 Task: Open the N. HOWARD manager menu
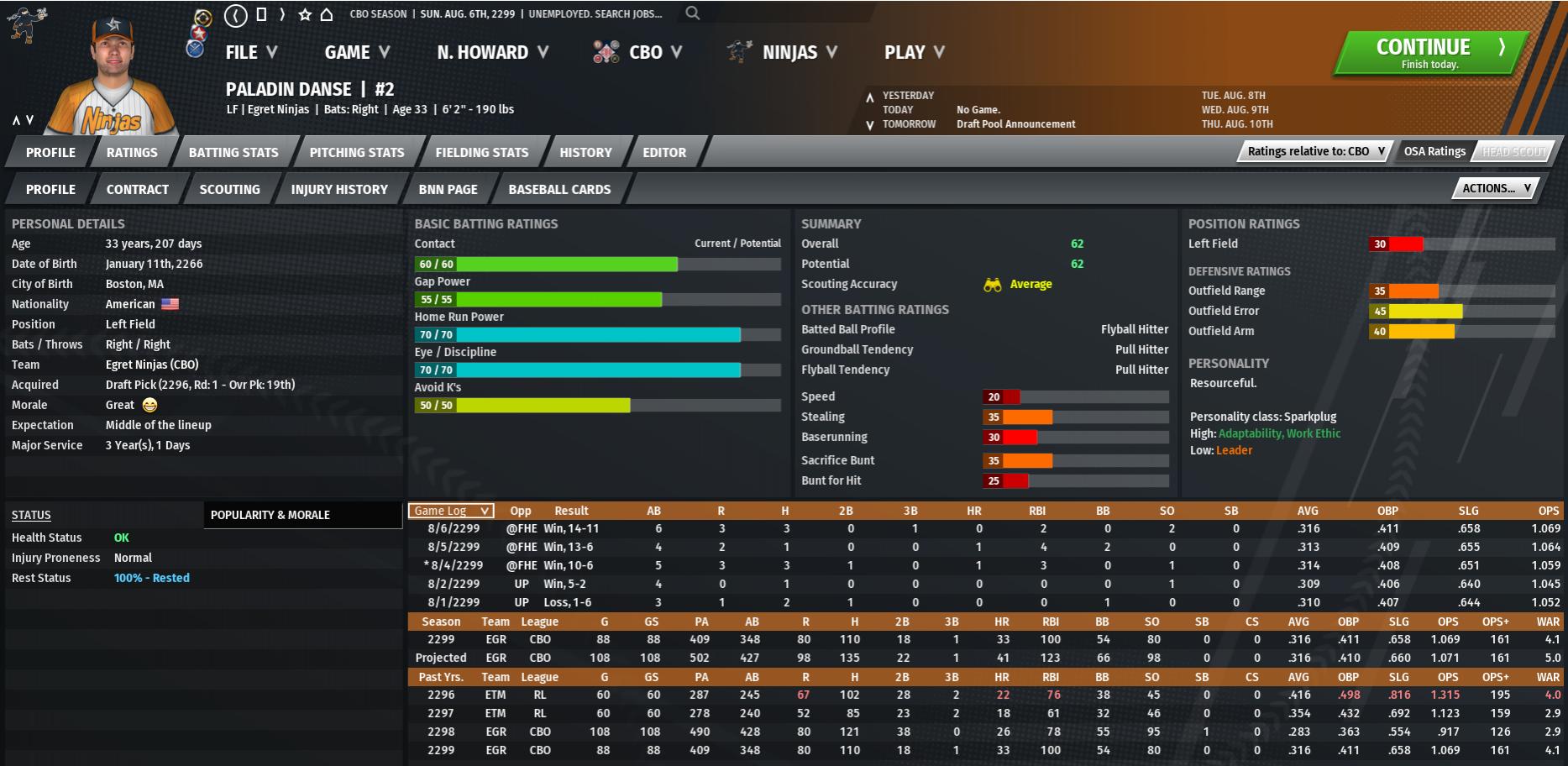click(492, 52)
